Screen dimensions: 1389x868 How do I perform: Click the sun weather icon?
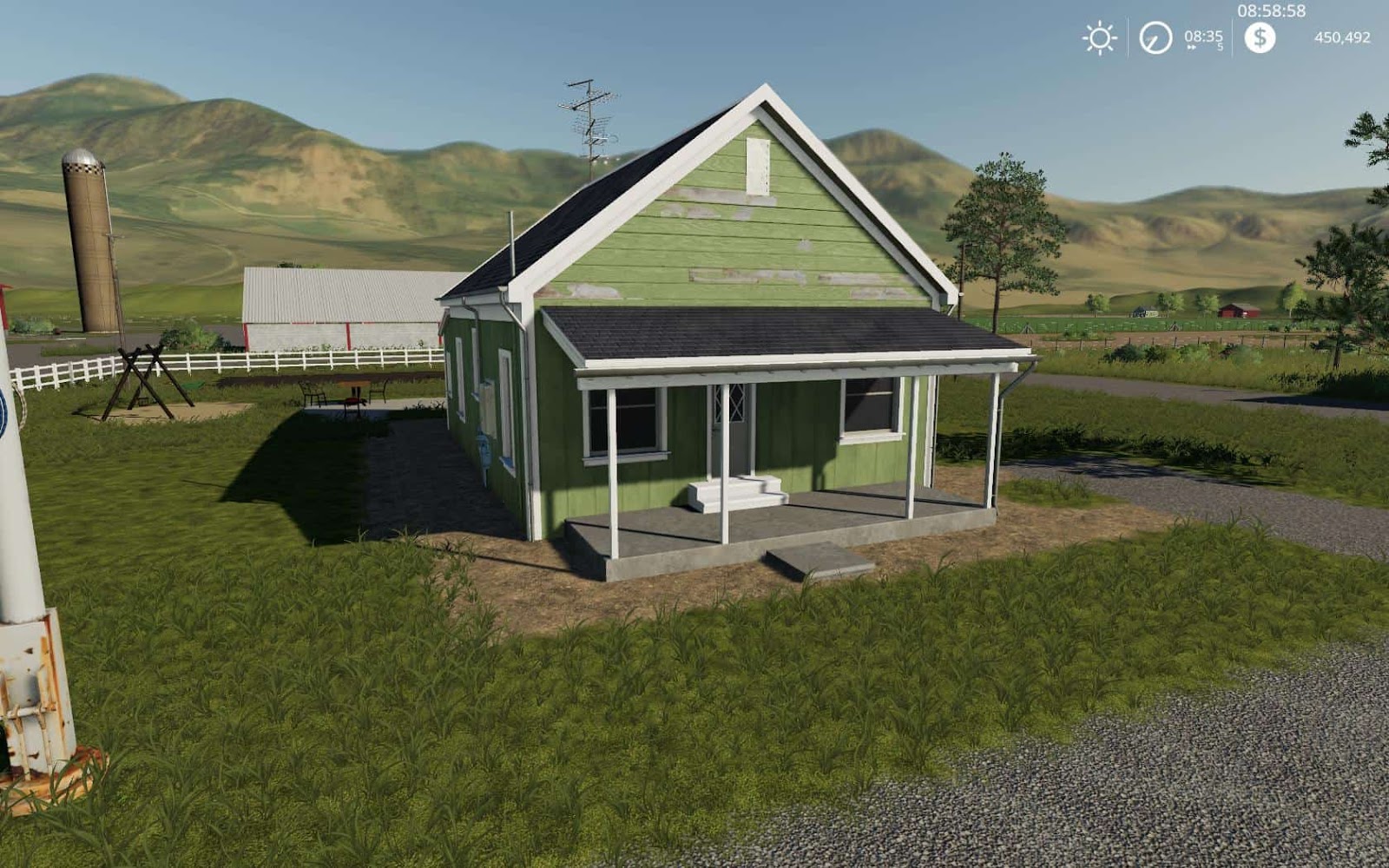click(1100, 36)
